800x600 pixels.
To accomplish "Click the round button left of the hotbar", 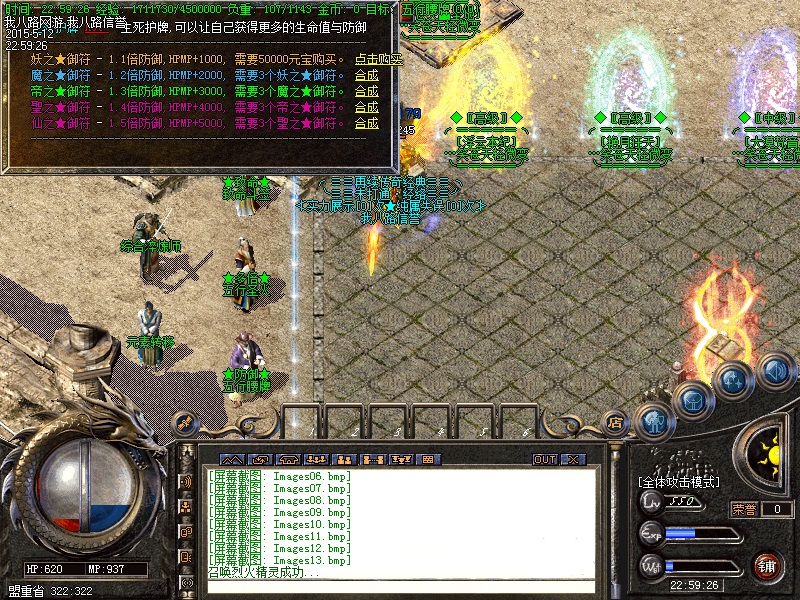I will coord(183,422).
